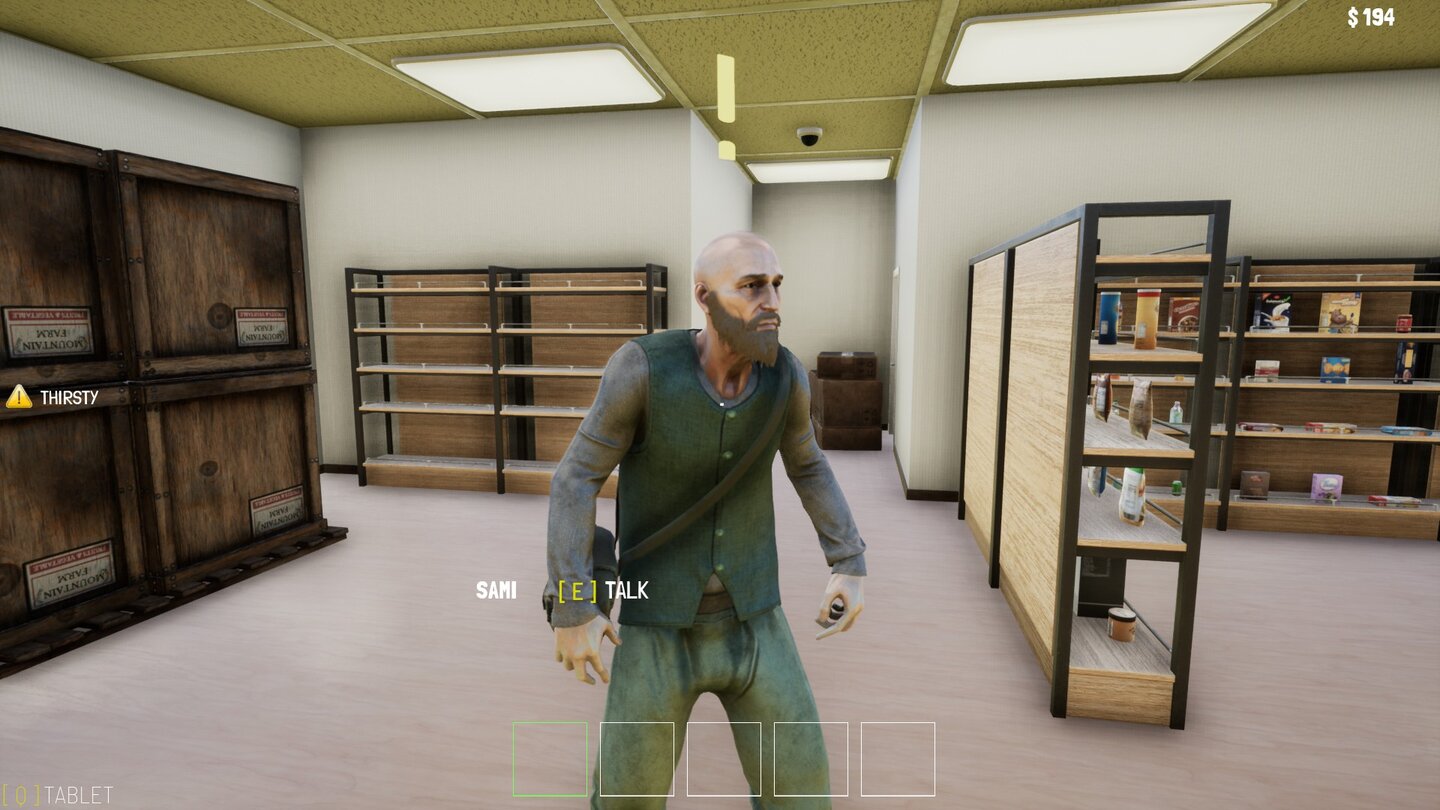Click the THIRSTY warning triangle icon
The height and width of the screenshot is (810, 1440).
click(18, 397)
